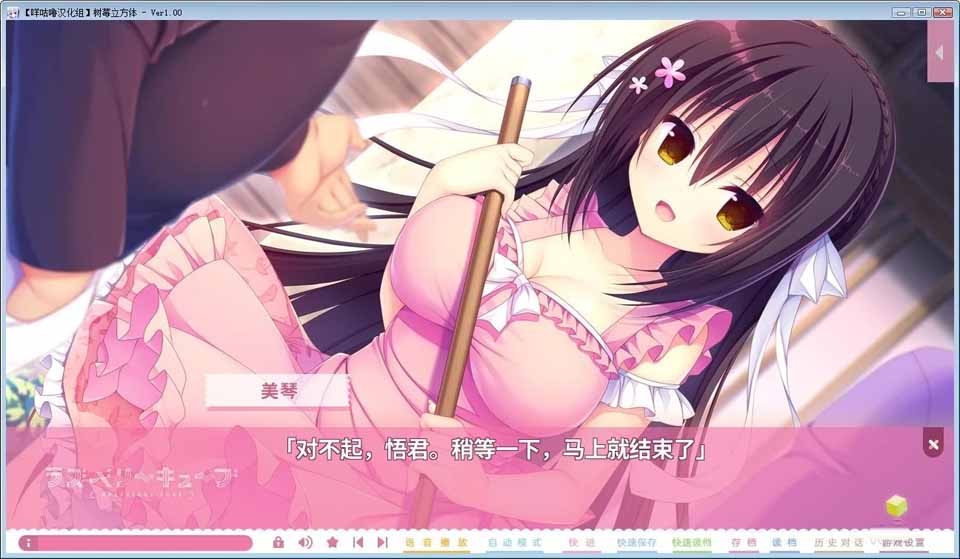
Task: Jump to the previous scene
Action: click(x=358, y=542)
